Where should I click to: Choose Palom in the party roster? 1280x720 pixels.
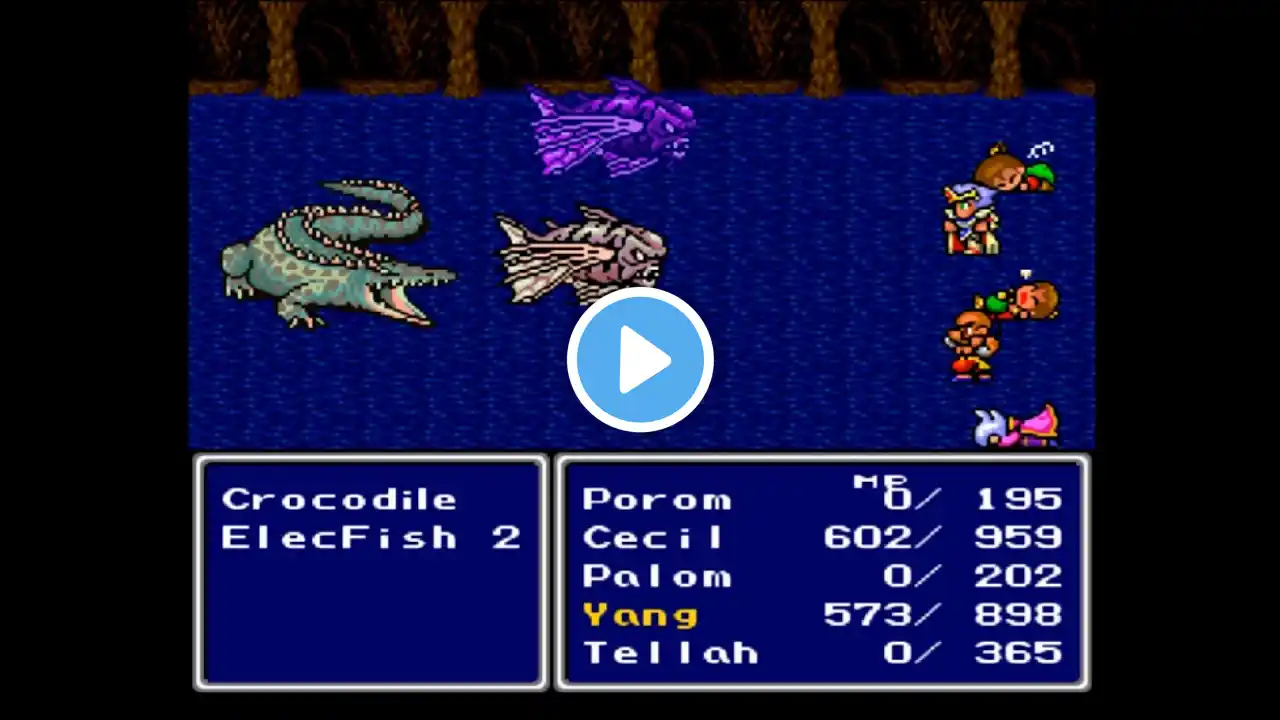pos(656,576)
